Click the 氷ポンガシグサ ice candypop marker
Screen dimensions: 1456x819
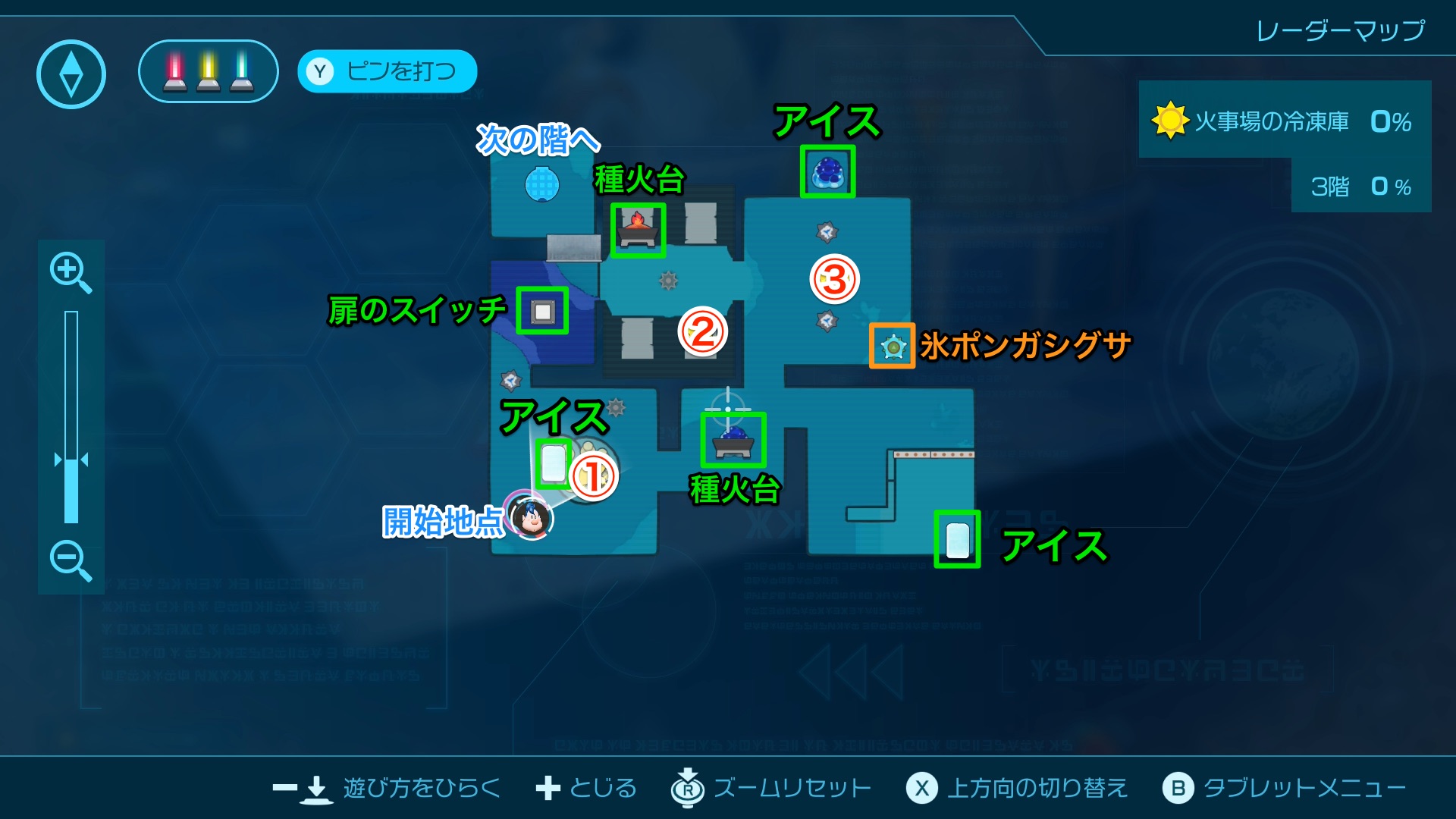pyautogui.click(x=893, y=346)
